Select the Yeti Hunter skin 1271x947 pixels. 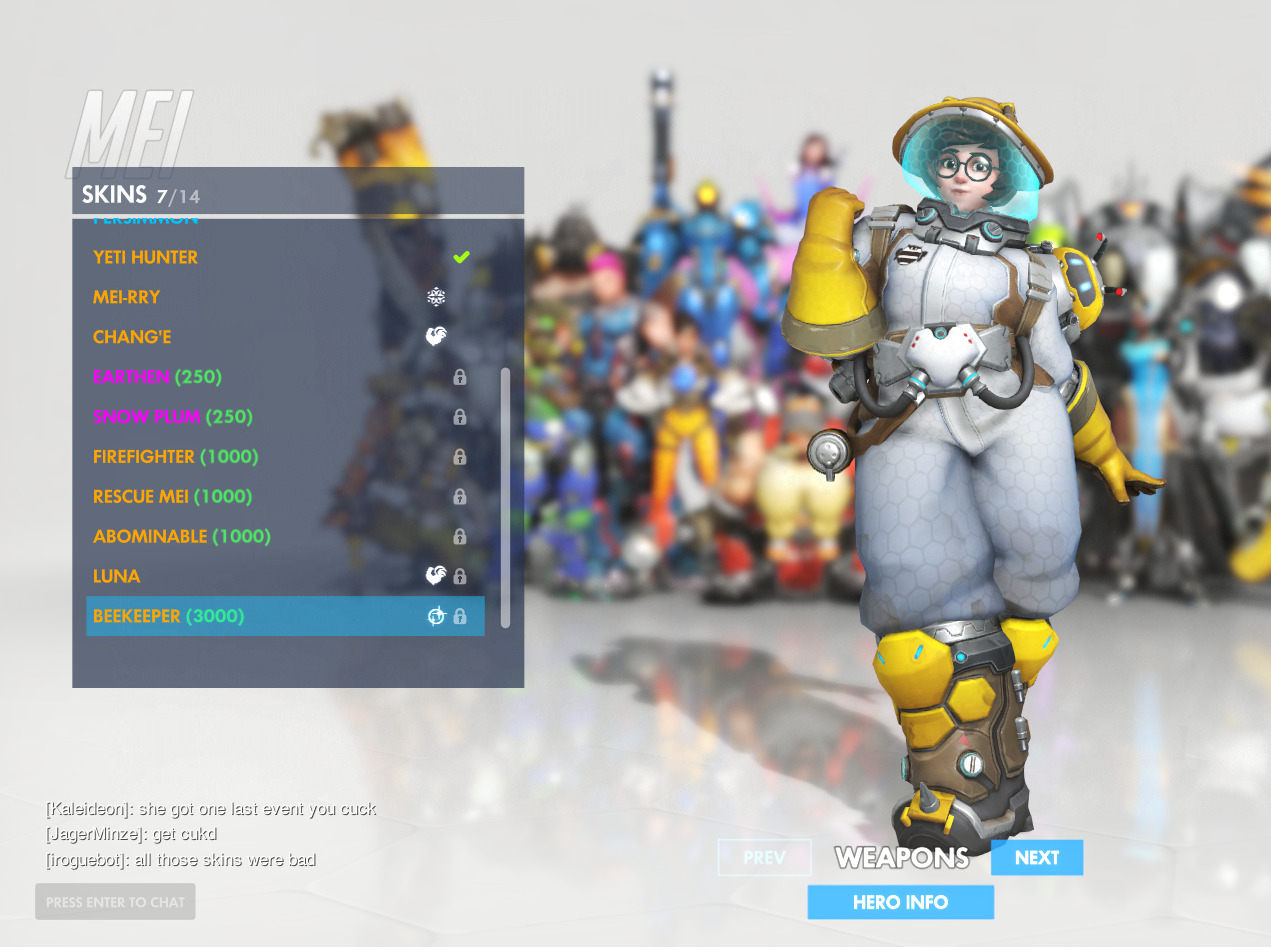click(146, 257)
